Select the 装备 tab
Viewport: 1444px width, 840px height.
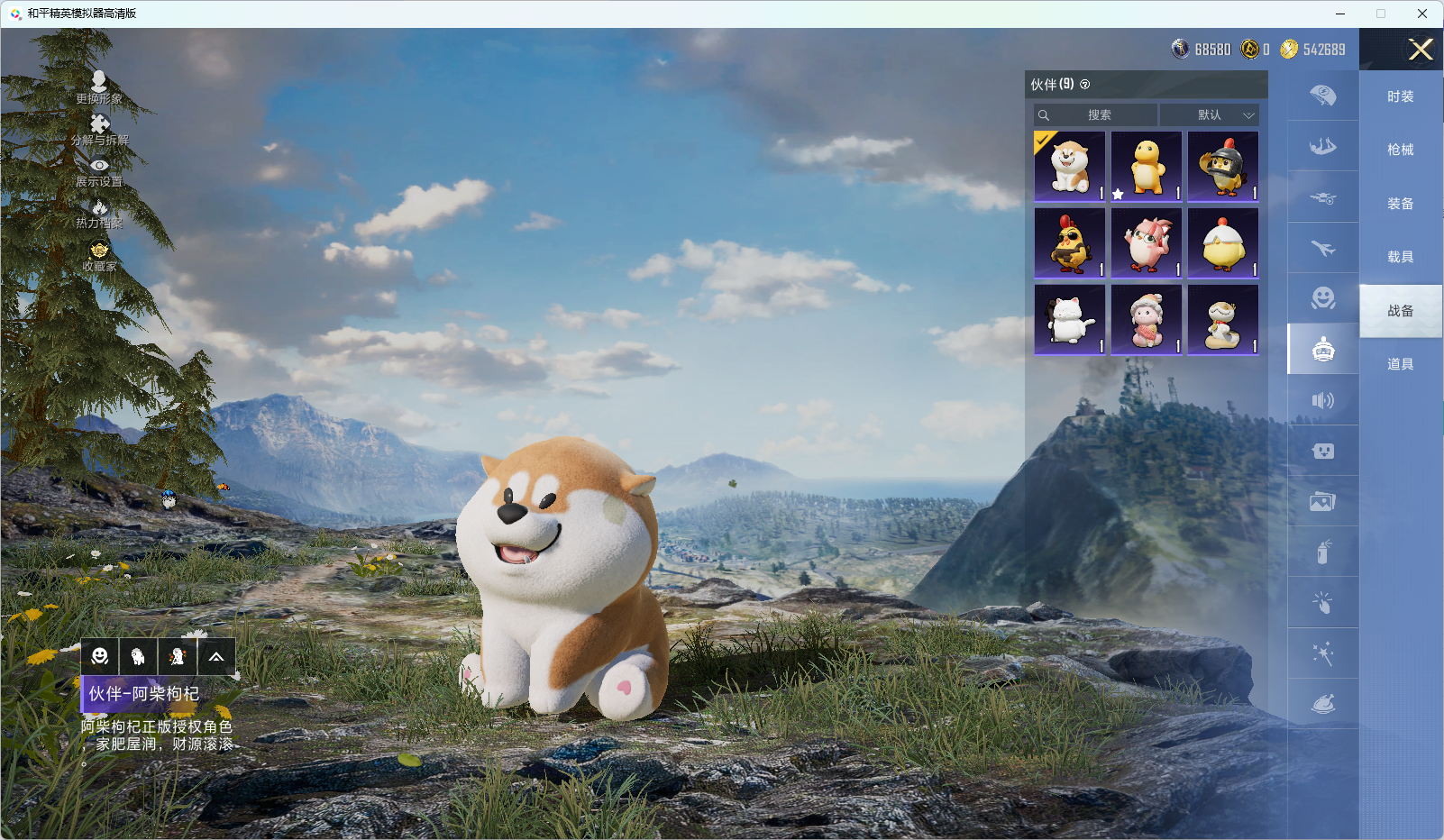coord(1400,204)
